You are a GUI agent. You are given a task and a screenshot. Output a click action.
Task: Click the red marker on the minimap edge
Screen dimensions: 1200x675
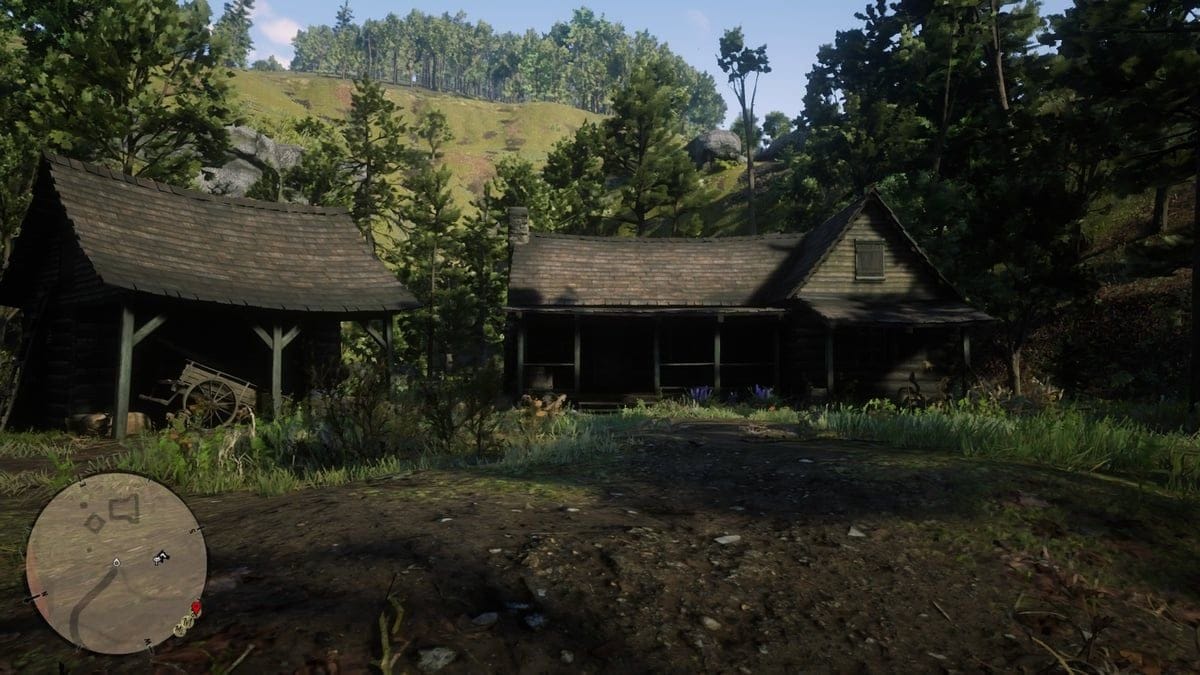[196, 607]
